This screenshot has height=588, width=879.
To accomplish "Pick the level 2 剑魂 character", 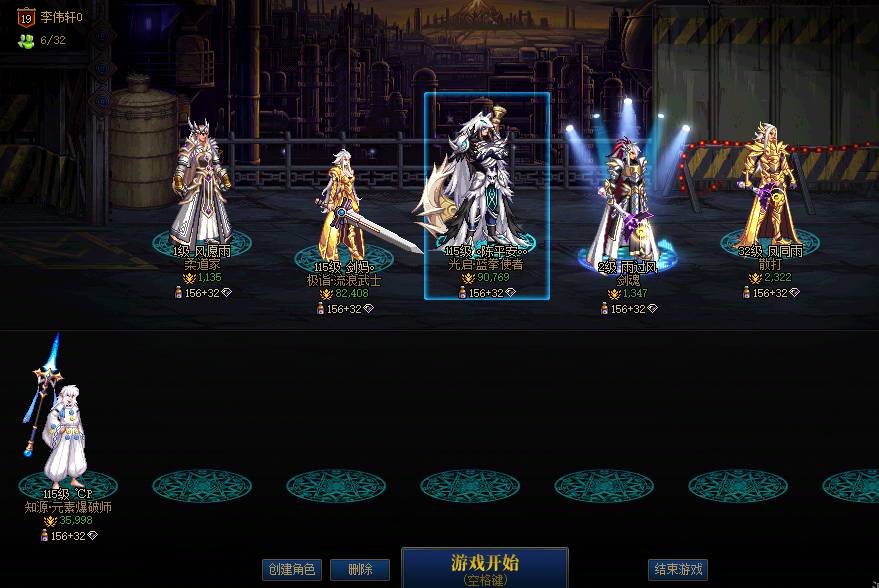I will pos(627,200).
